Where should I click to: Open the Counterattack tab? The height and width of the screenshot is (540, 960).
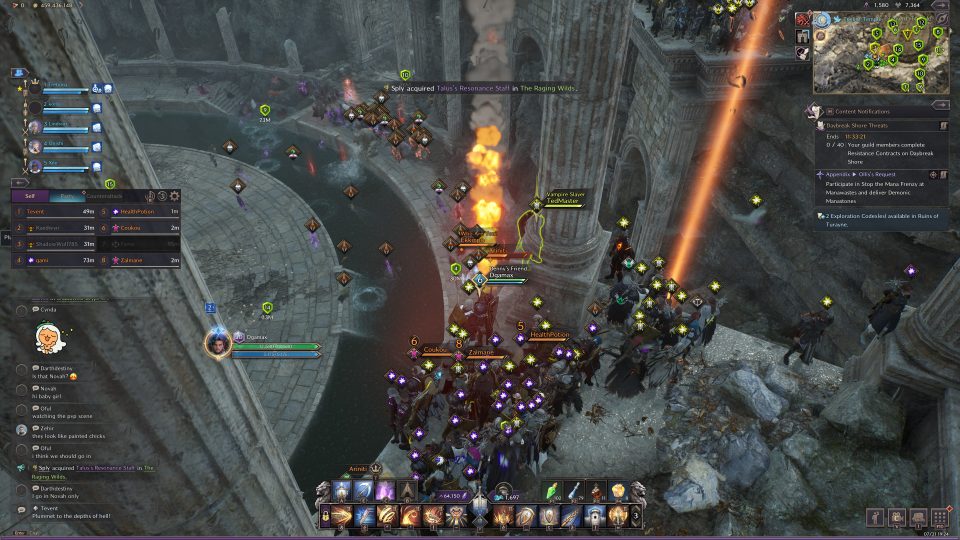point(104,196)
